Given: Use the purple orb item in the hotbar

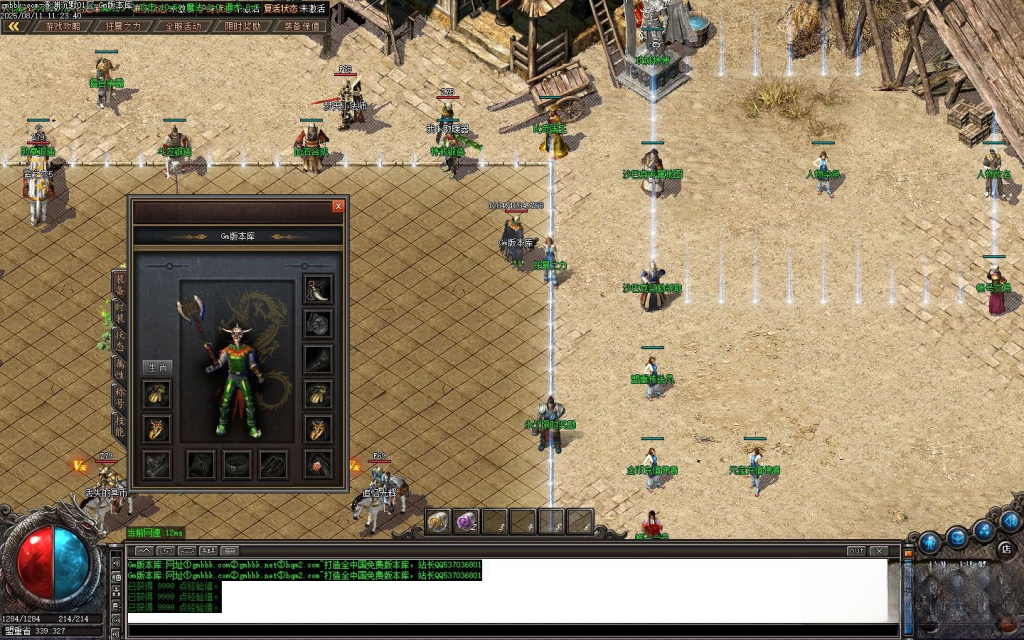Looking at the screenshot, I should coord(466,521).
